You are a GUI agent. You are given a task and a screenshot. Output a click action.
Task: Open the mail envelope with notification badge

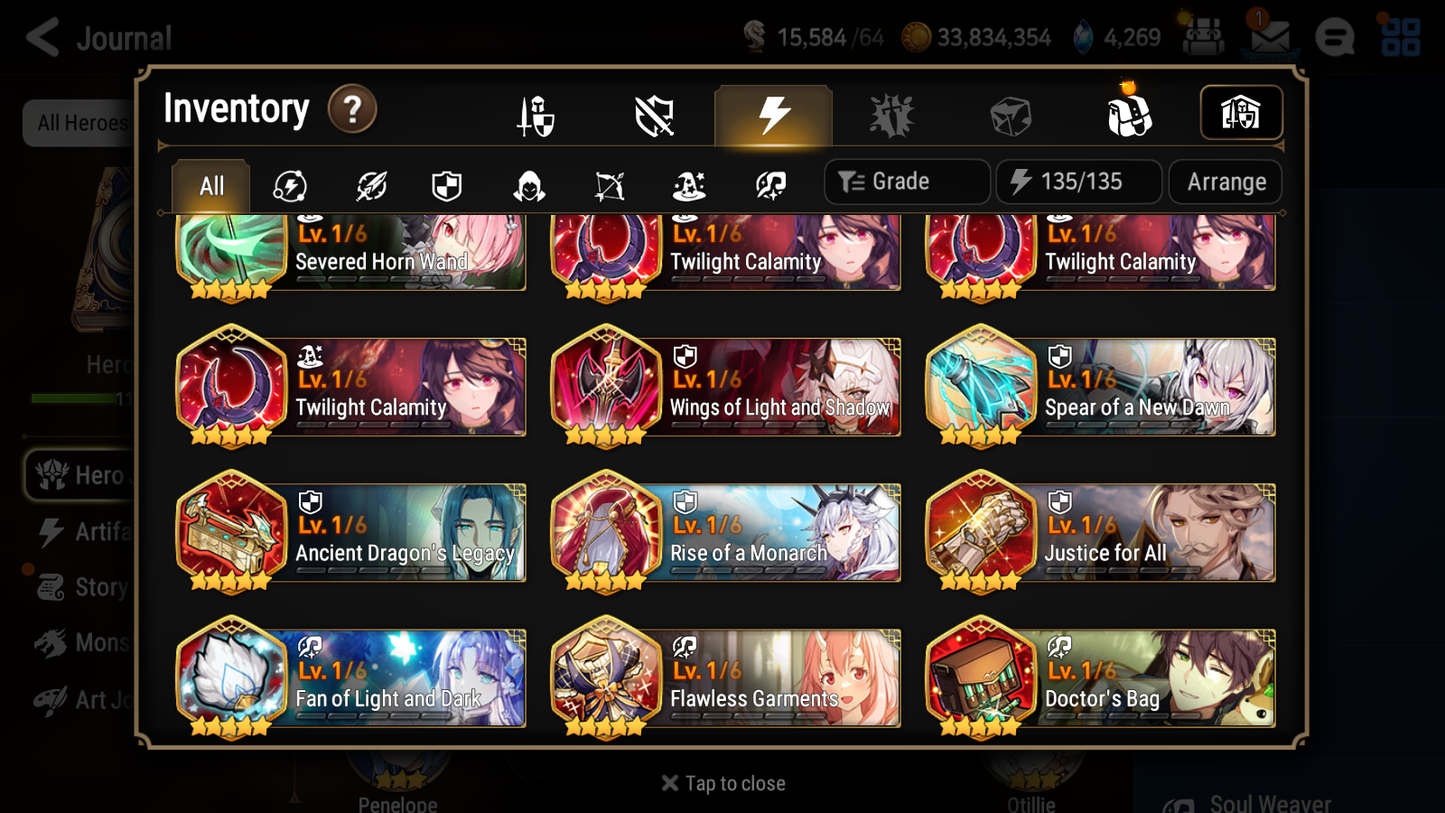[x=1268, y=36]
